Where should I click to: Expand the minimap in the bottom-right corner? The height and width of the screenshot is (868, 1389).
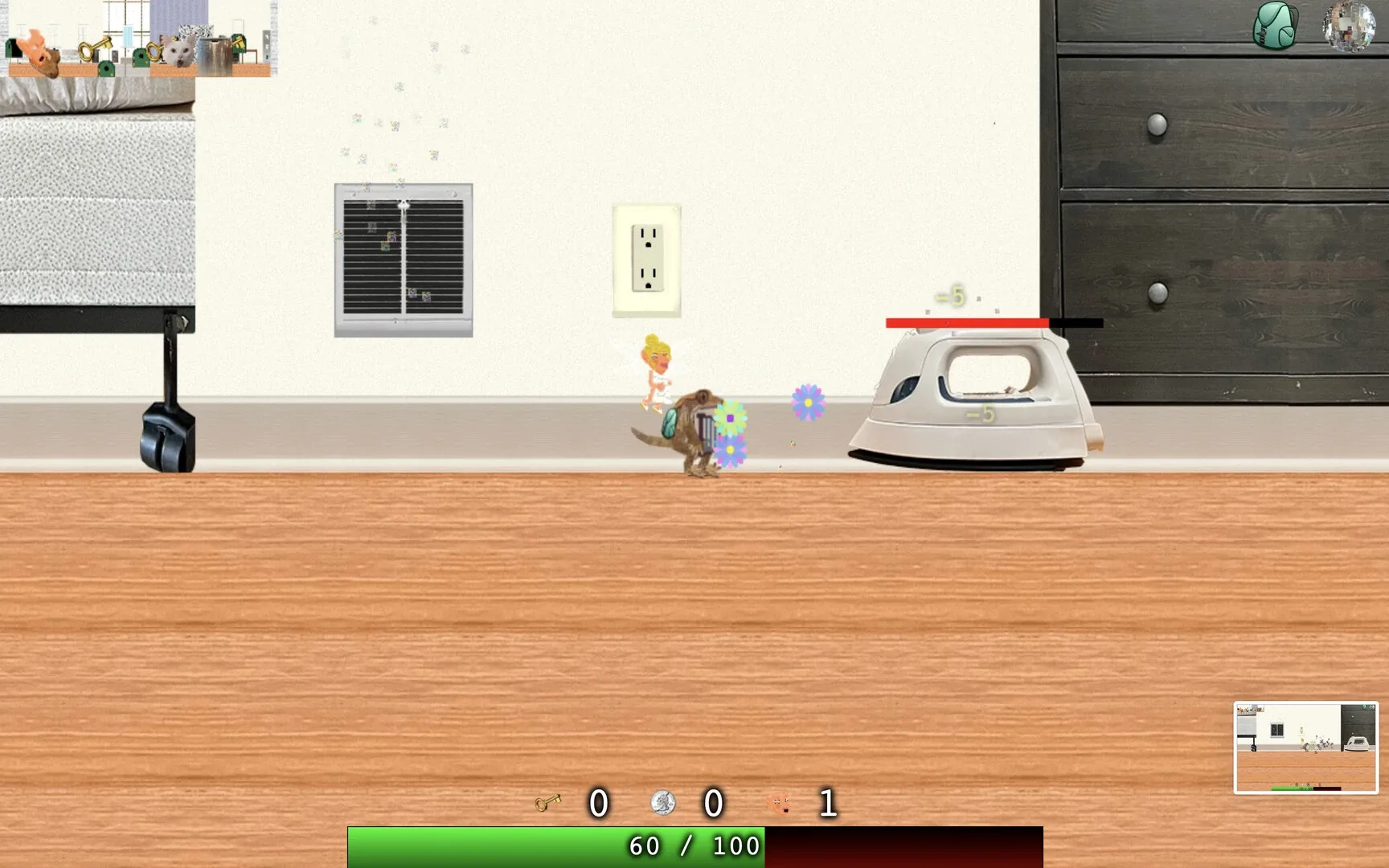pyautogui.click(x=1308, y=747)
